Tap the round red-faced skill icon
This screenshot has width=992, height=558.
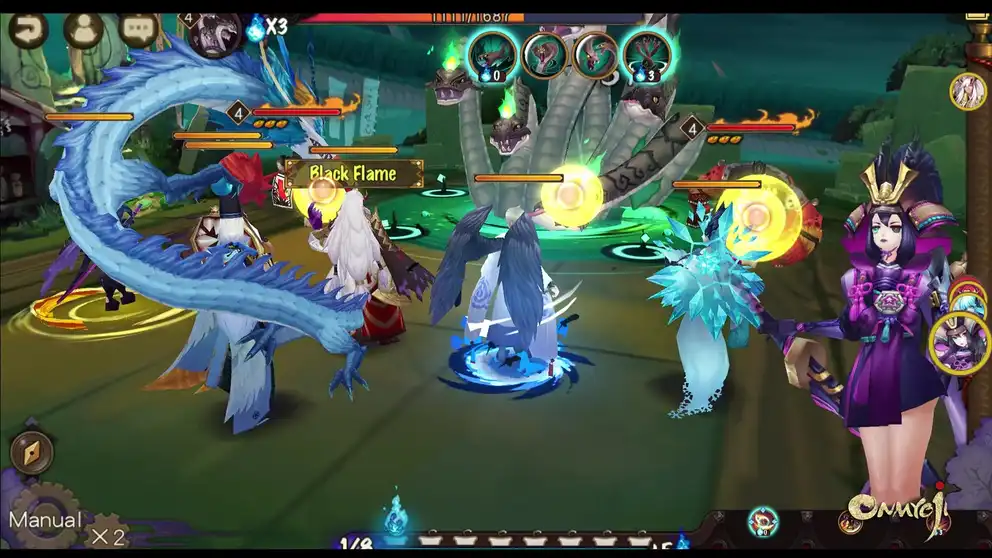pos(763,521)
